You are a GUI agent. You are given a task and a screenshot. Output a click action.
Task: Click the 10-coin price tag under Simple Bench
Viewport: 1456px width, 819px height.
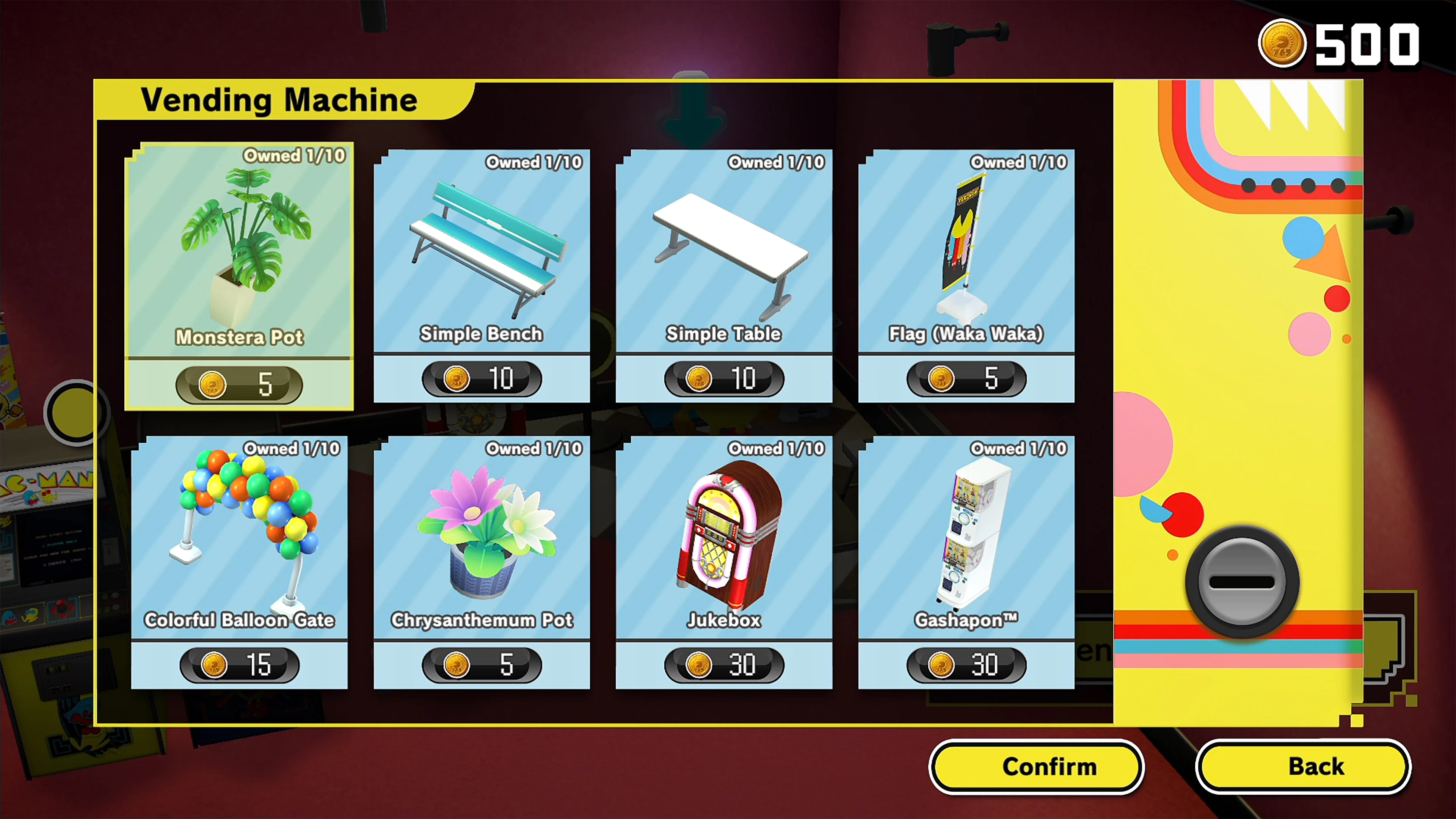481,379
